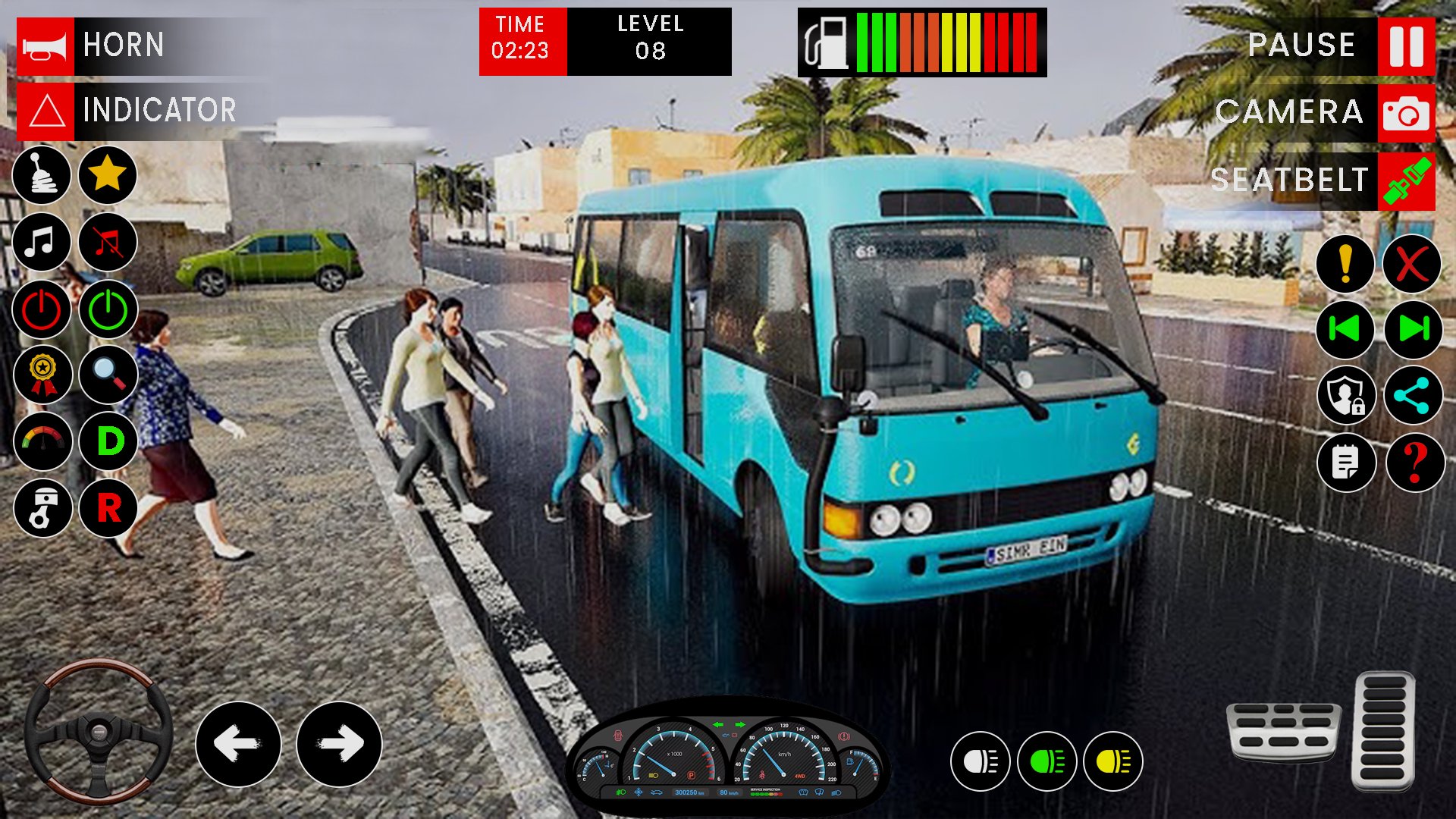This screenshot has height=819, width=1456.
Task: Take a screenshot with the Camera button
Action: [1405, 113]
